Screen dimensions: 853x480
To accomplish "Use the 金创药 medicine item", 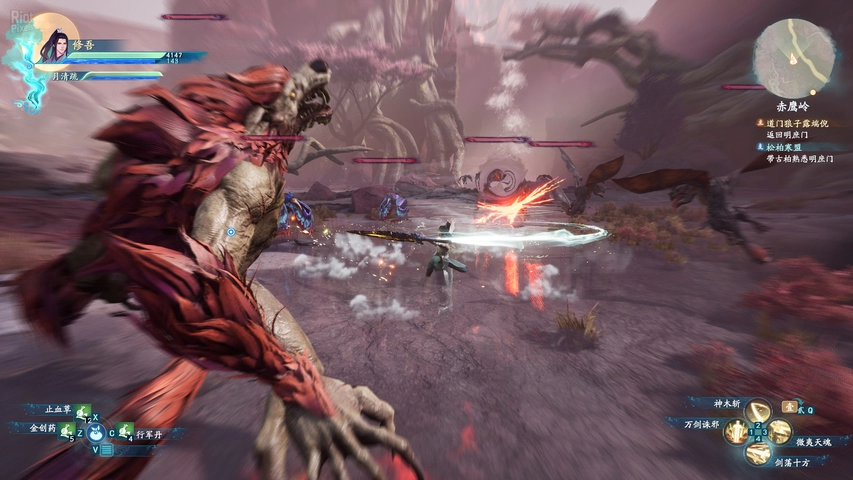I will tap(65, 430).
